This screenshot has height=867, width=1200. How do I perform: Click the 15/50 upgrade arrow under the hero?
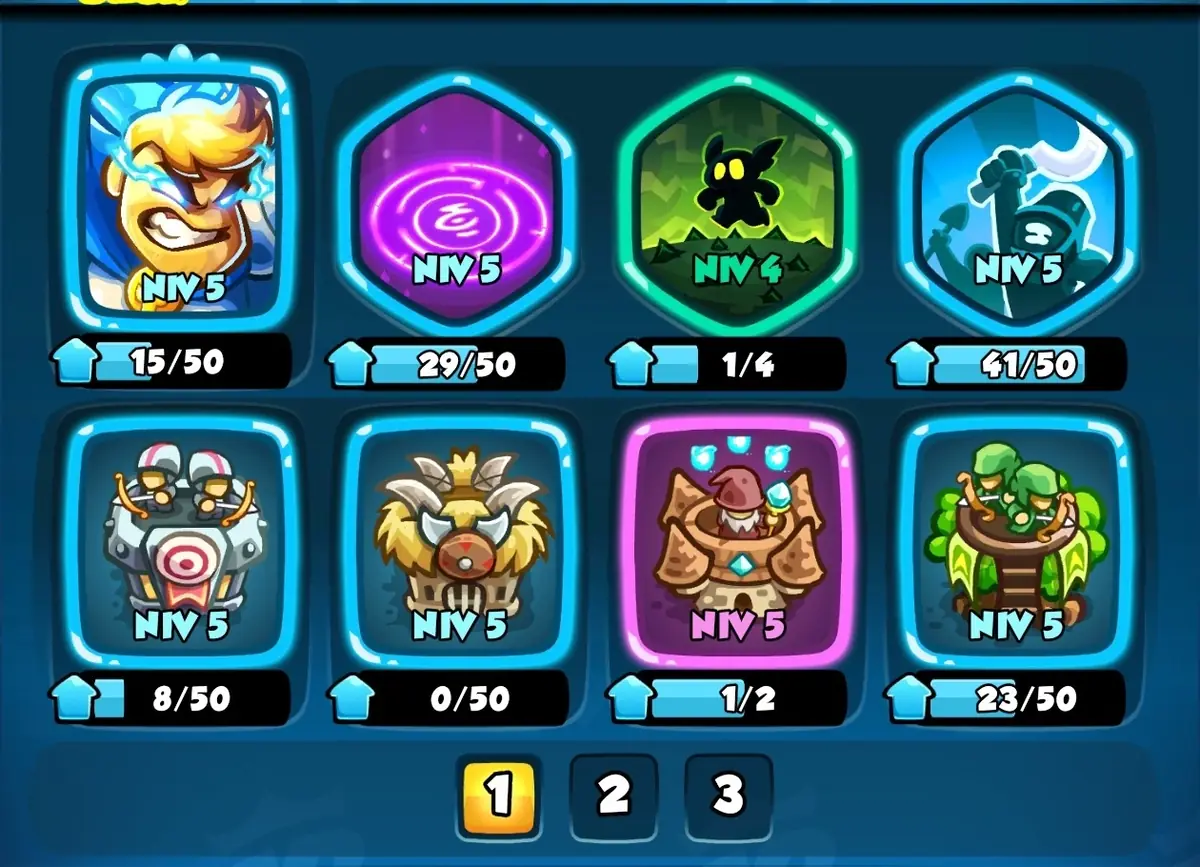click(77, 362)
